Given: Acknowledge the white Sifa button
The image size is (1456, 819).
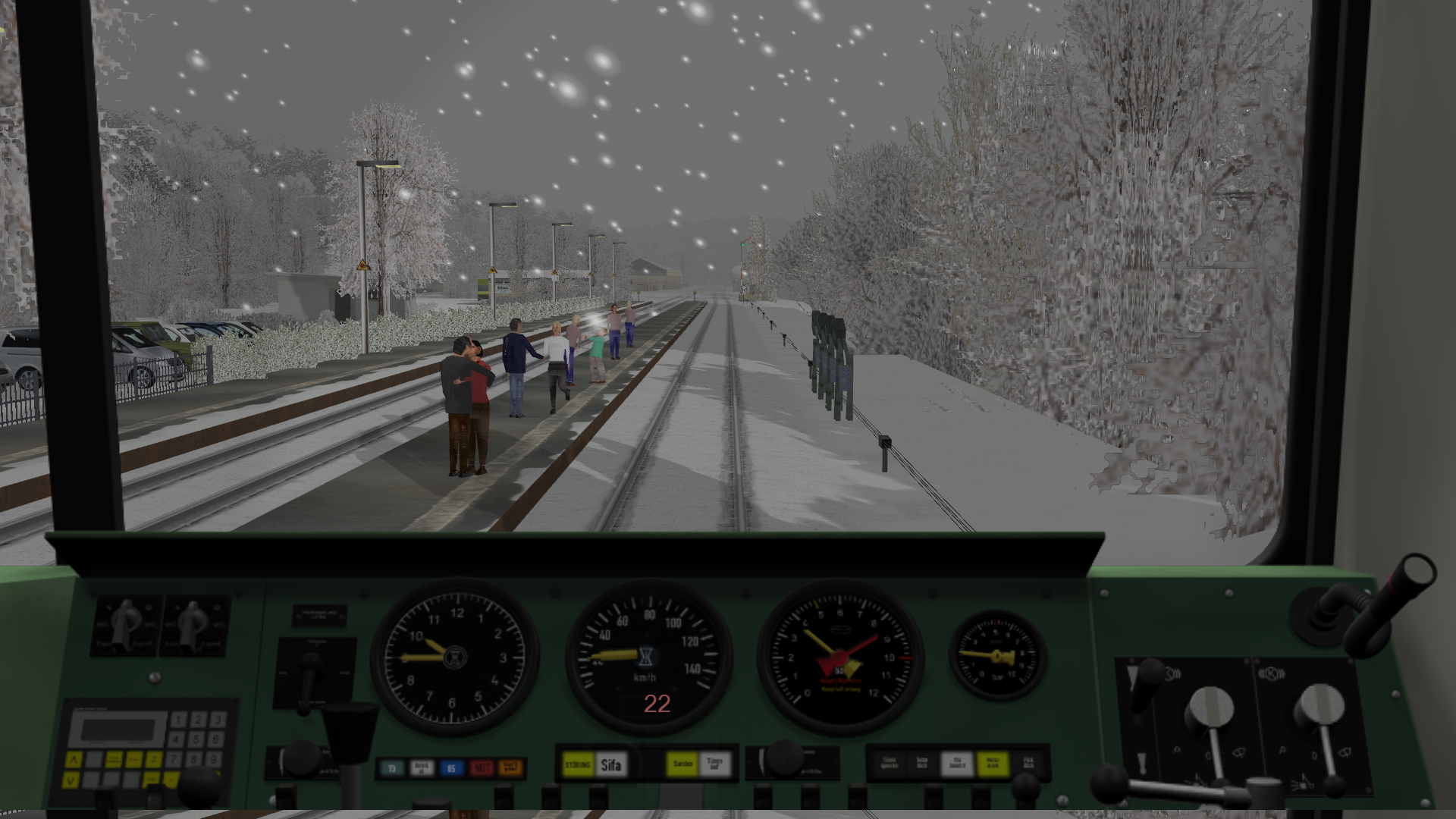Looking at the screenshot, I should click(611, 765).
